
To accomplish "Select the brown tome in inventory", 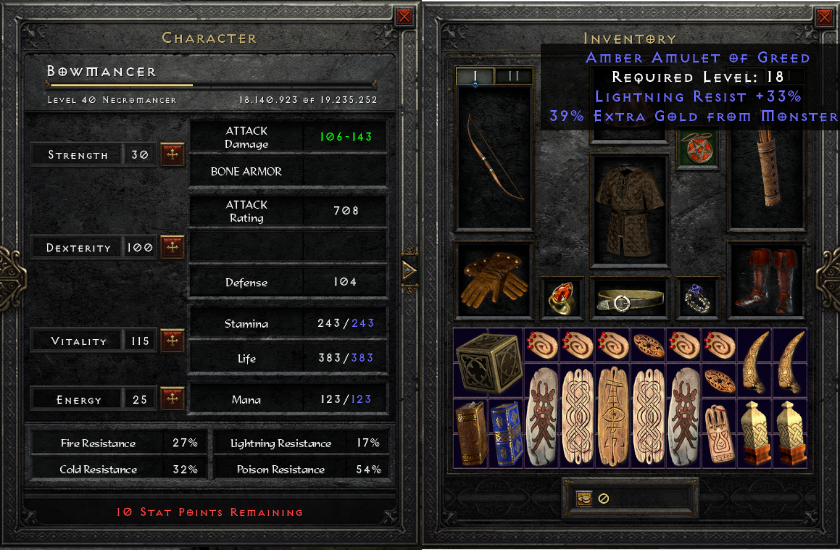I will (471, 433).
